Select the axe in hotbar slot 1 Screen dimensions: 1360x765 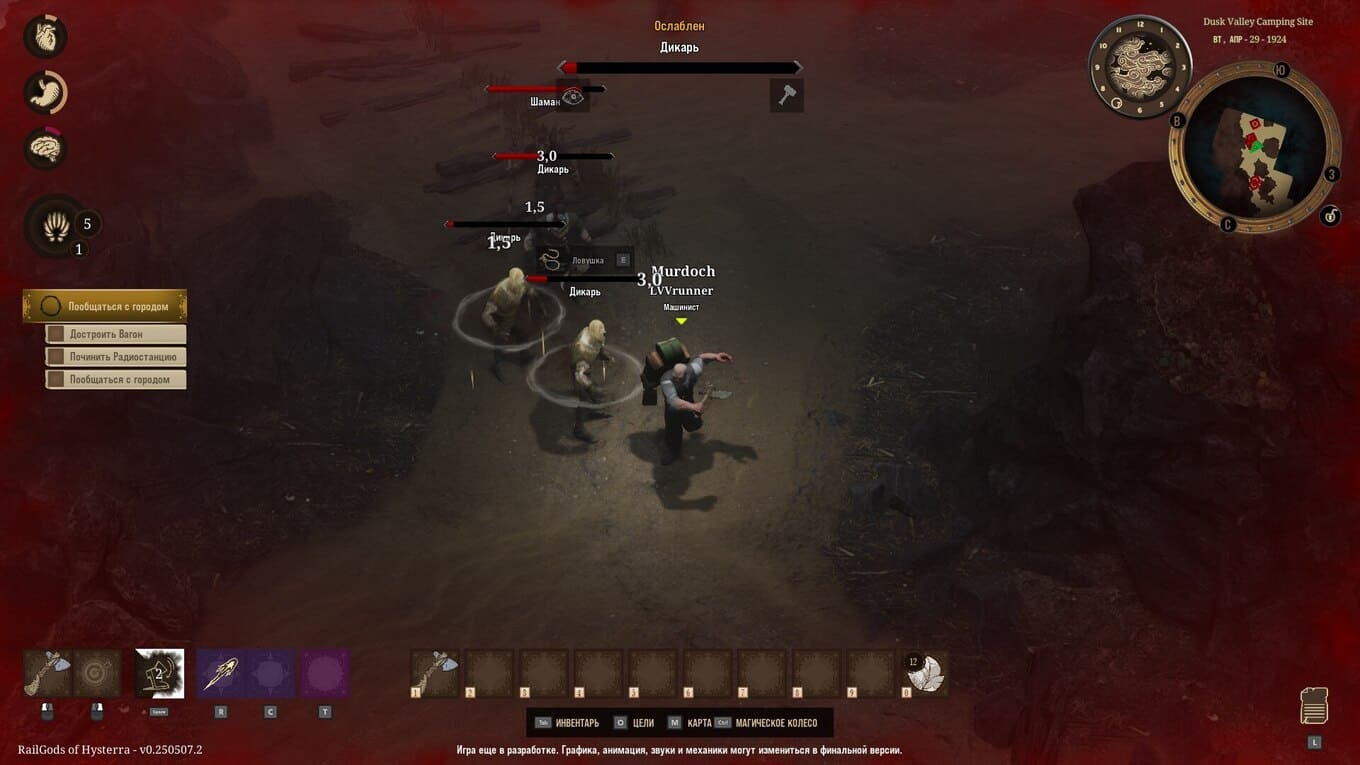(x=435, y=673)
